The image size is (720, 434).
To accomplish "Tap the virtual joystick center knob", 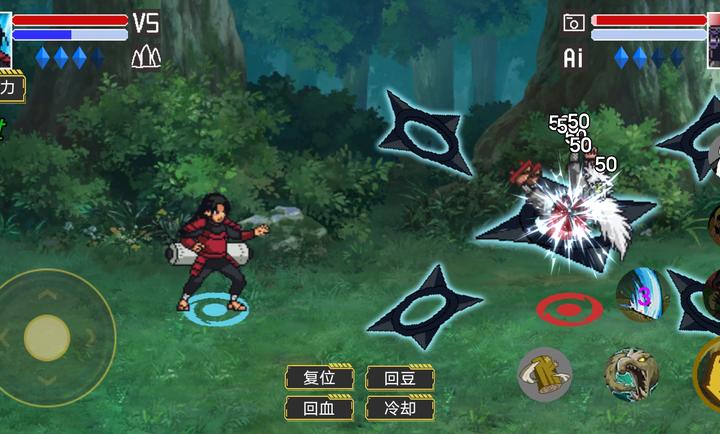I will tap(46, 337).
